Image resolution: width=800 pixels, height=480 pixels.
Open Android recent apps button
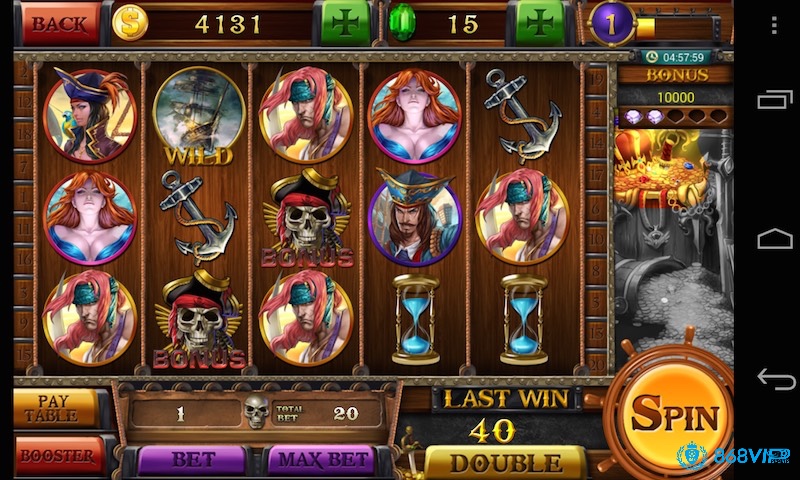[x=774, y=99]
